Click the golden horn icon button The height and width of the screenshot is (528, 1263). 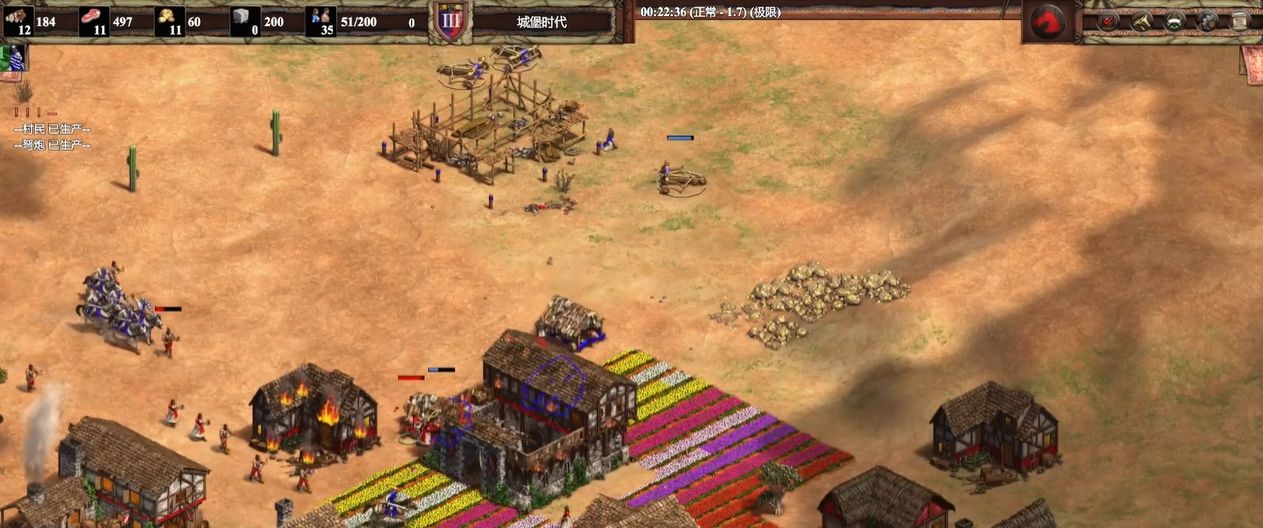pos(1142,21)
